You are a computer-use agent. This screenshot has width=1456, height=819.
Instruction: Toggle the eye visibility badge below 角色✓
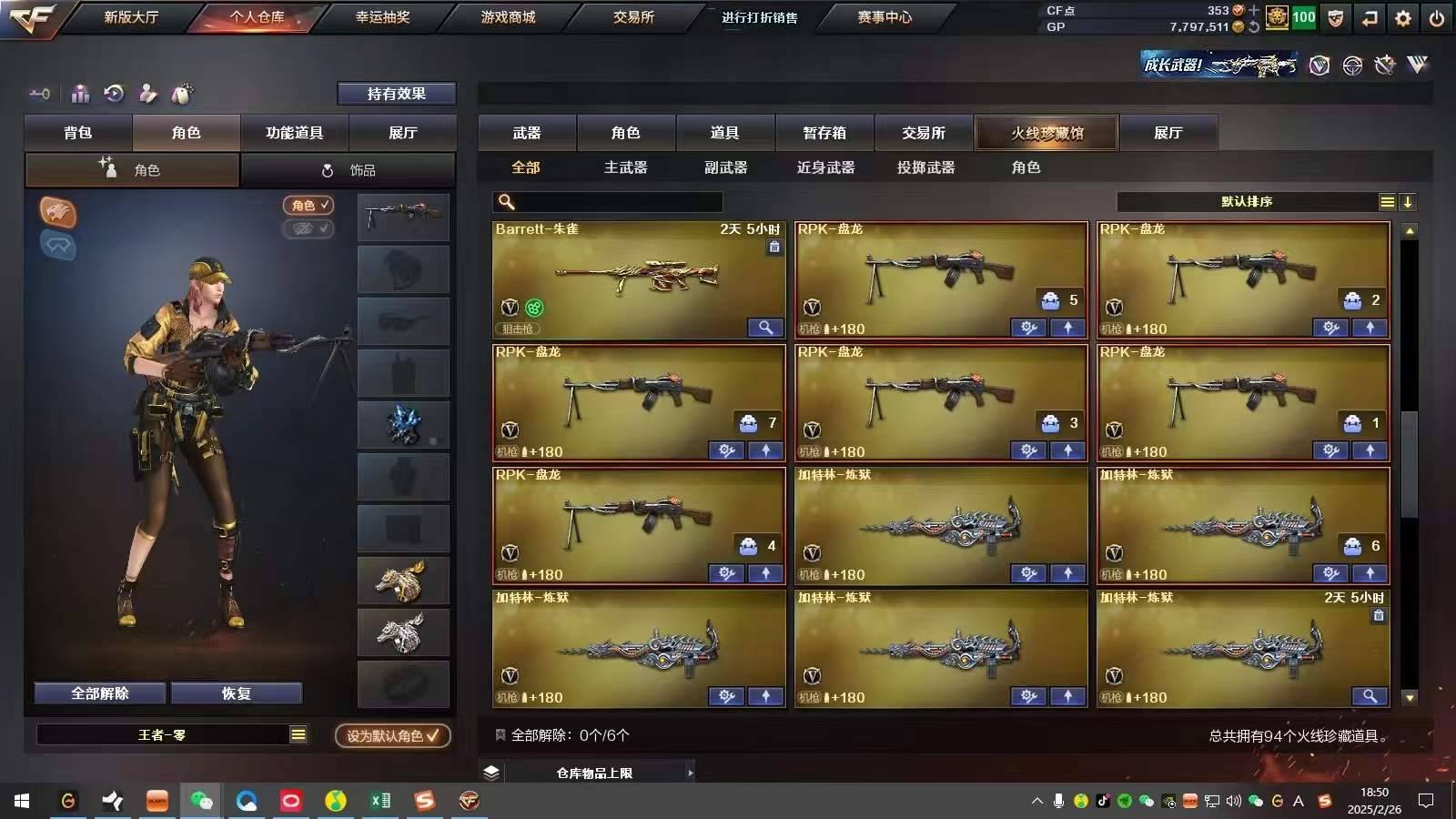coord(308,229)
